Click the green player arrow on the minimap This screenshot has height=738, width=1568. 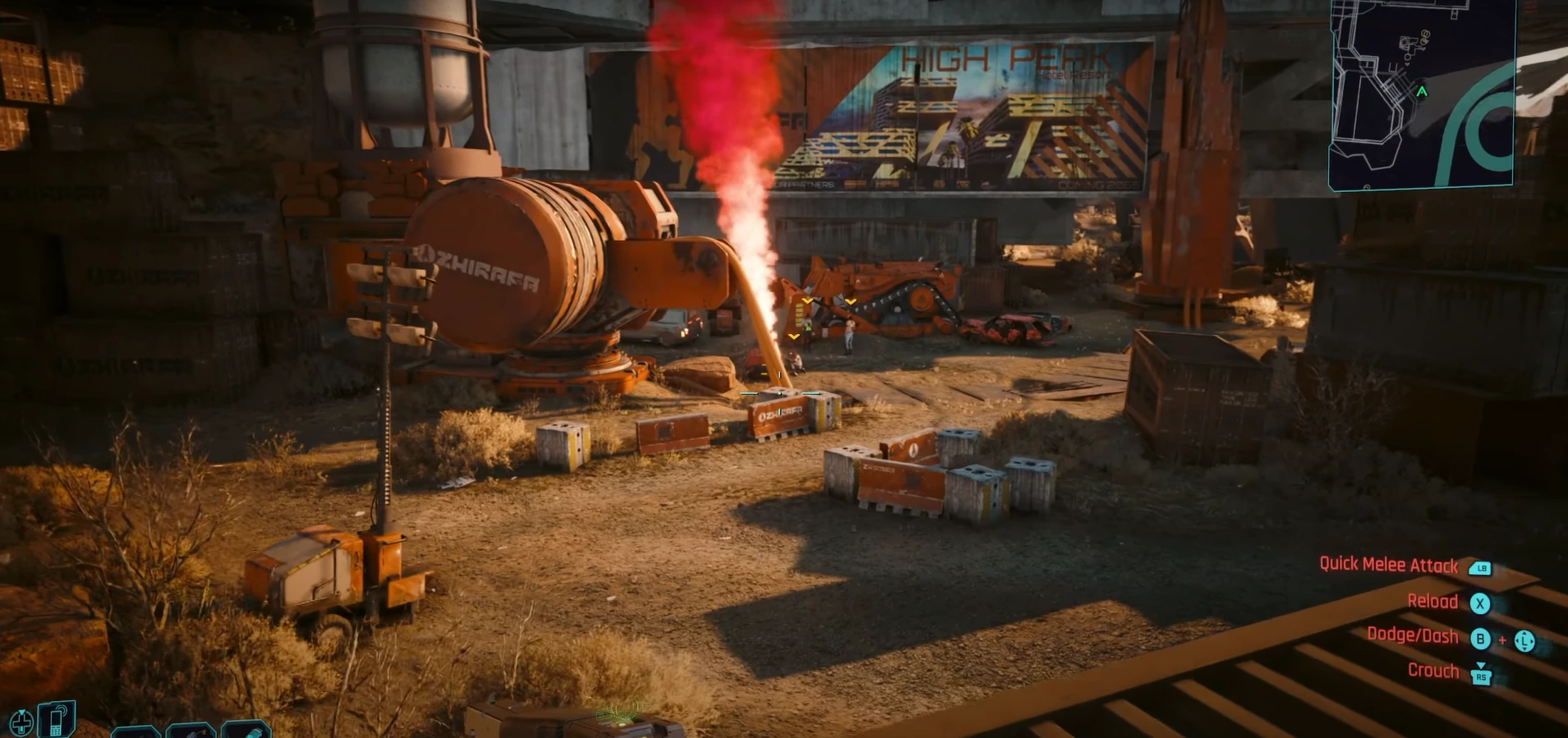tap(1422, 92)
